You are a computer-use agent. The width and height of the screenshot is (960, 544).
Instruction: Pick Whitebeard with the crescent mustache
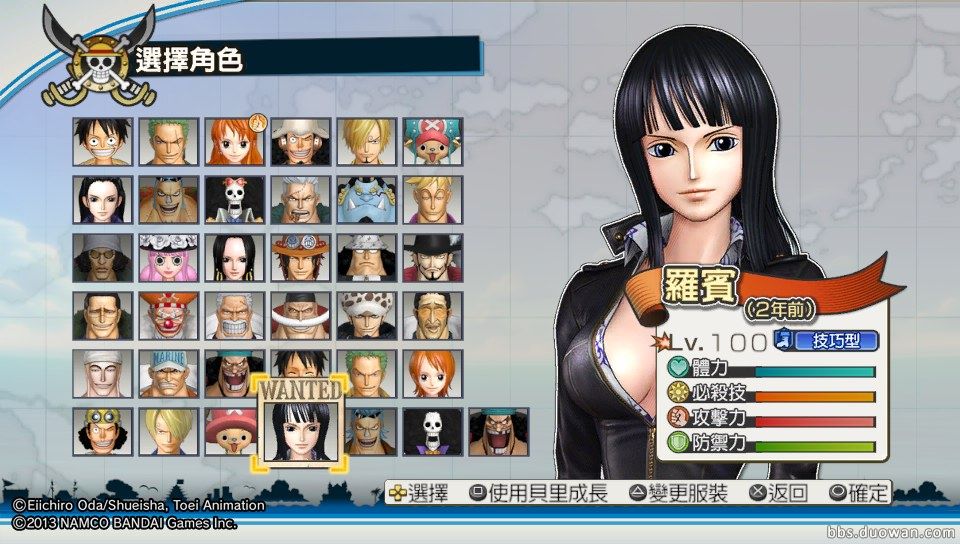pos(300,316)
